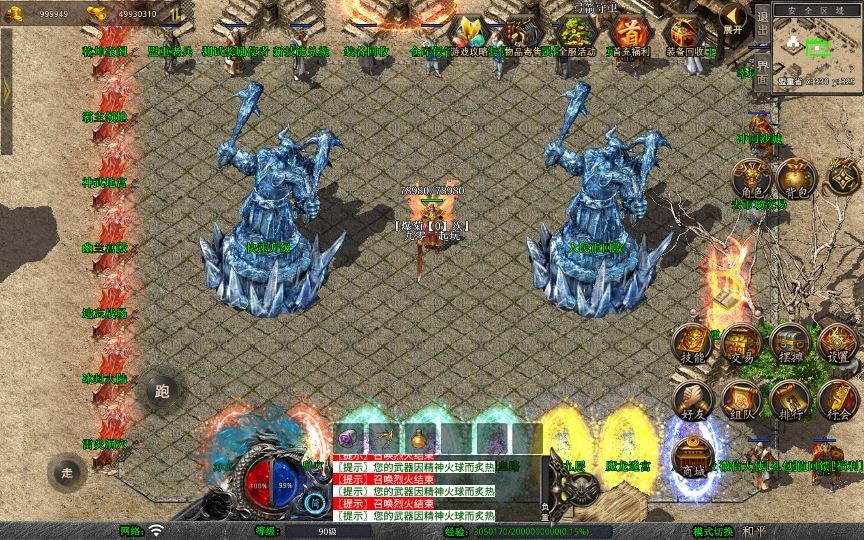
Task: Click the 展开 expand arrow button
Action: pyautogui.click(x=735, y=19)
